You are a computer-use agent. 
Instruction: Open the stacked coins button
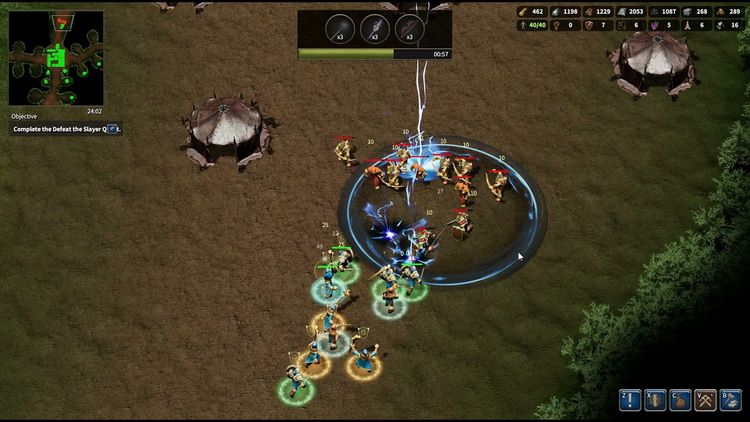[655, 400]
